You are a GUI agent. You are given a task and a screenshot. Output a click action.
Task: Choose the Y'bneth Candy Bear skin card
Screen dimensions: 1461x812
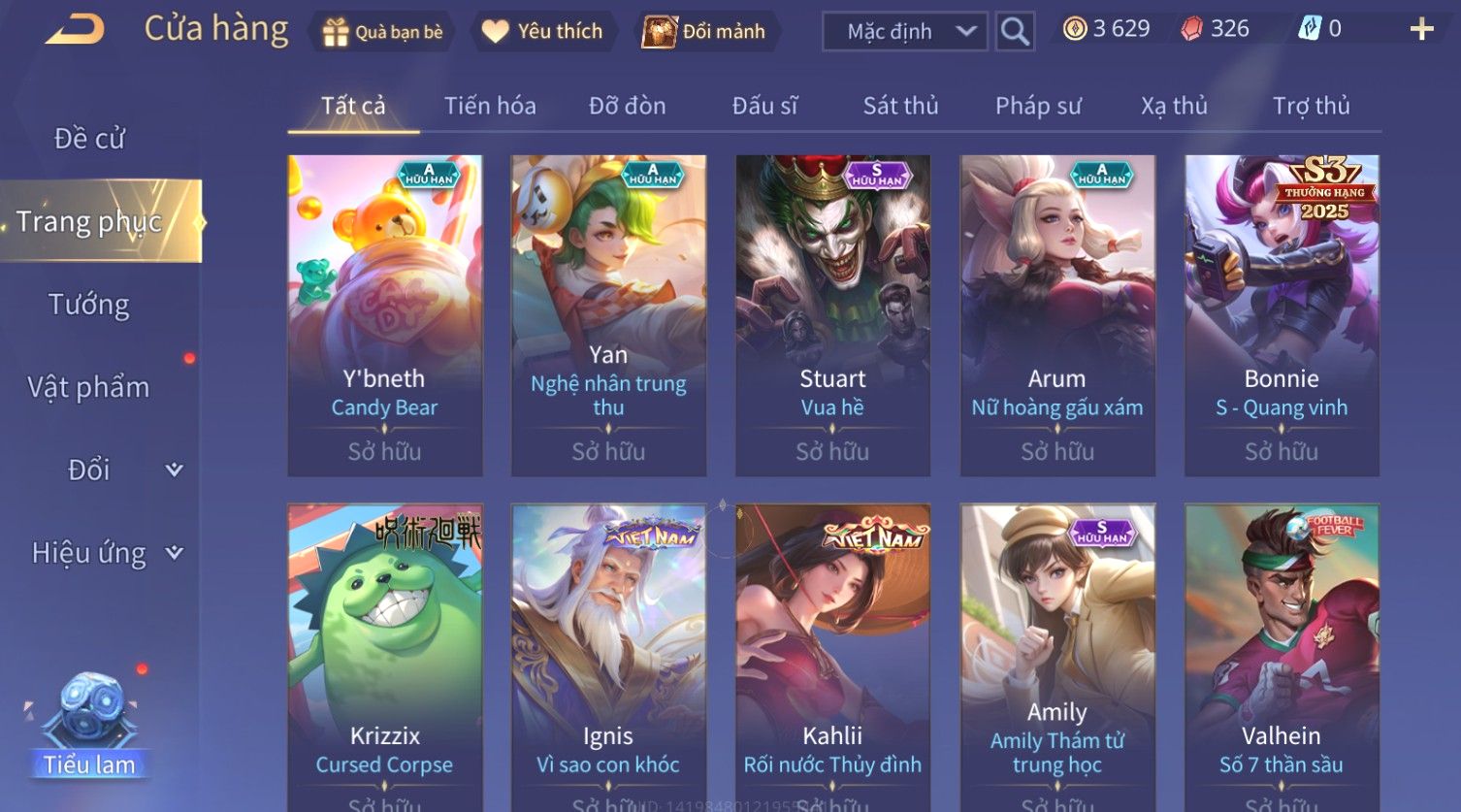[x=385, y=315]
